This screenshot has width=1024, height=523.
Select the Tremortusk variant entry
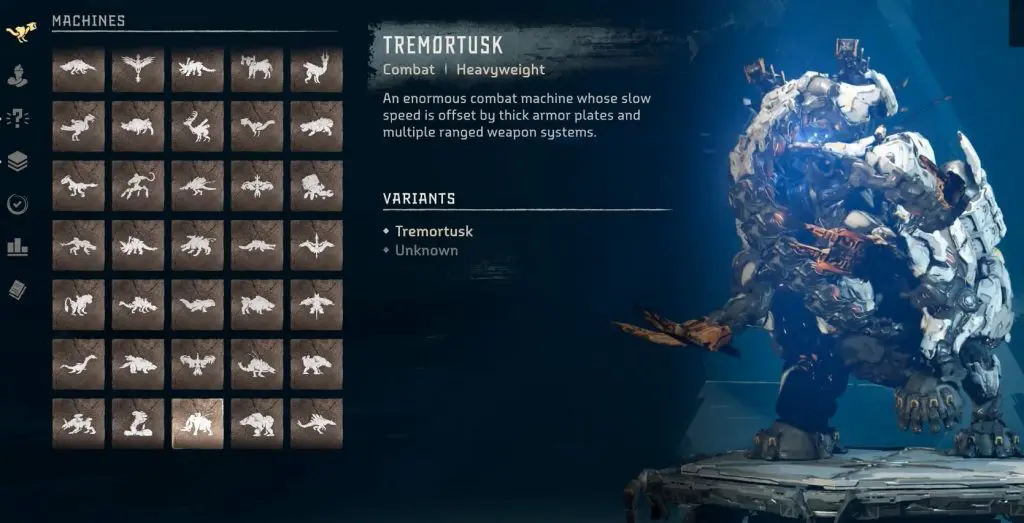[x=433, y=231]
